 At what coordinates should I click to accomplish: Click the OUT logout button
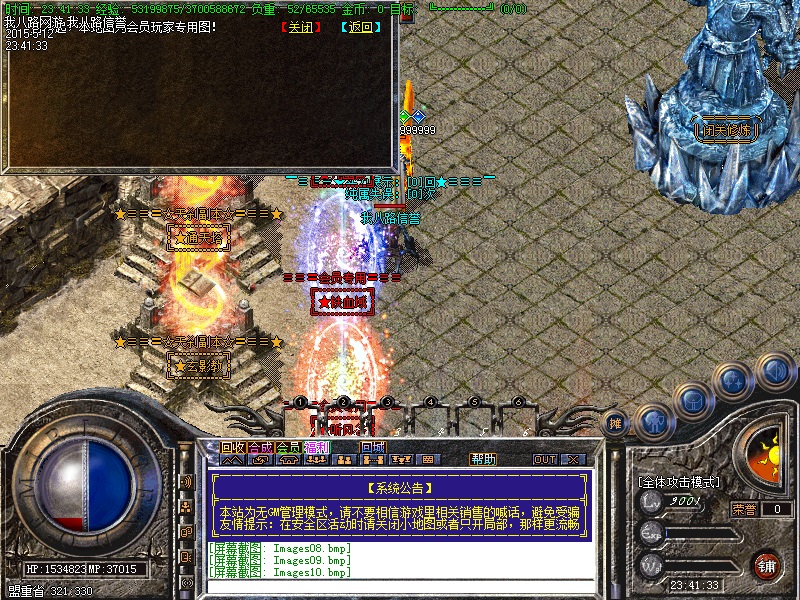coord(545,459)
